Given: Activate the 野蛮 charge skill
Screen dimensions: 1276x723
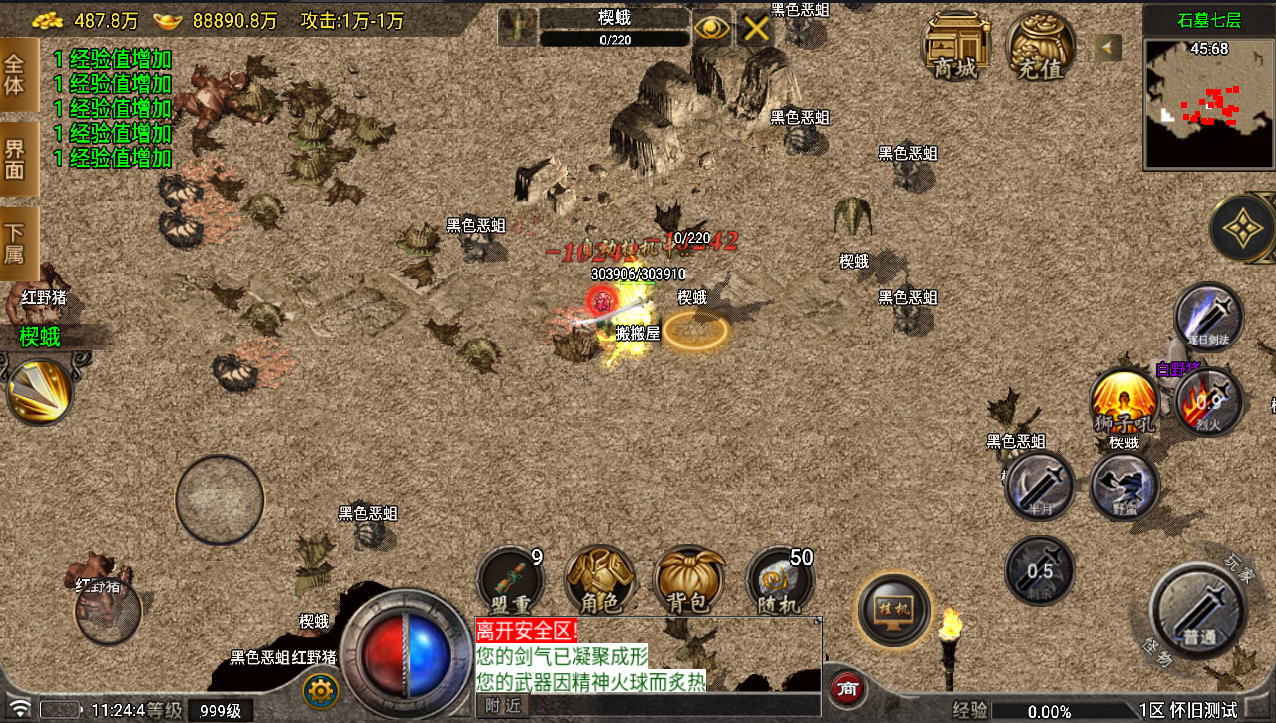Looking at the screenshot, I should click(1124, 486).
